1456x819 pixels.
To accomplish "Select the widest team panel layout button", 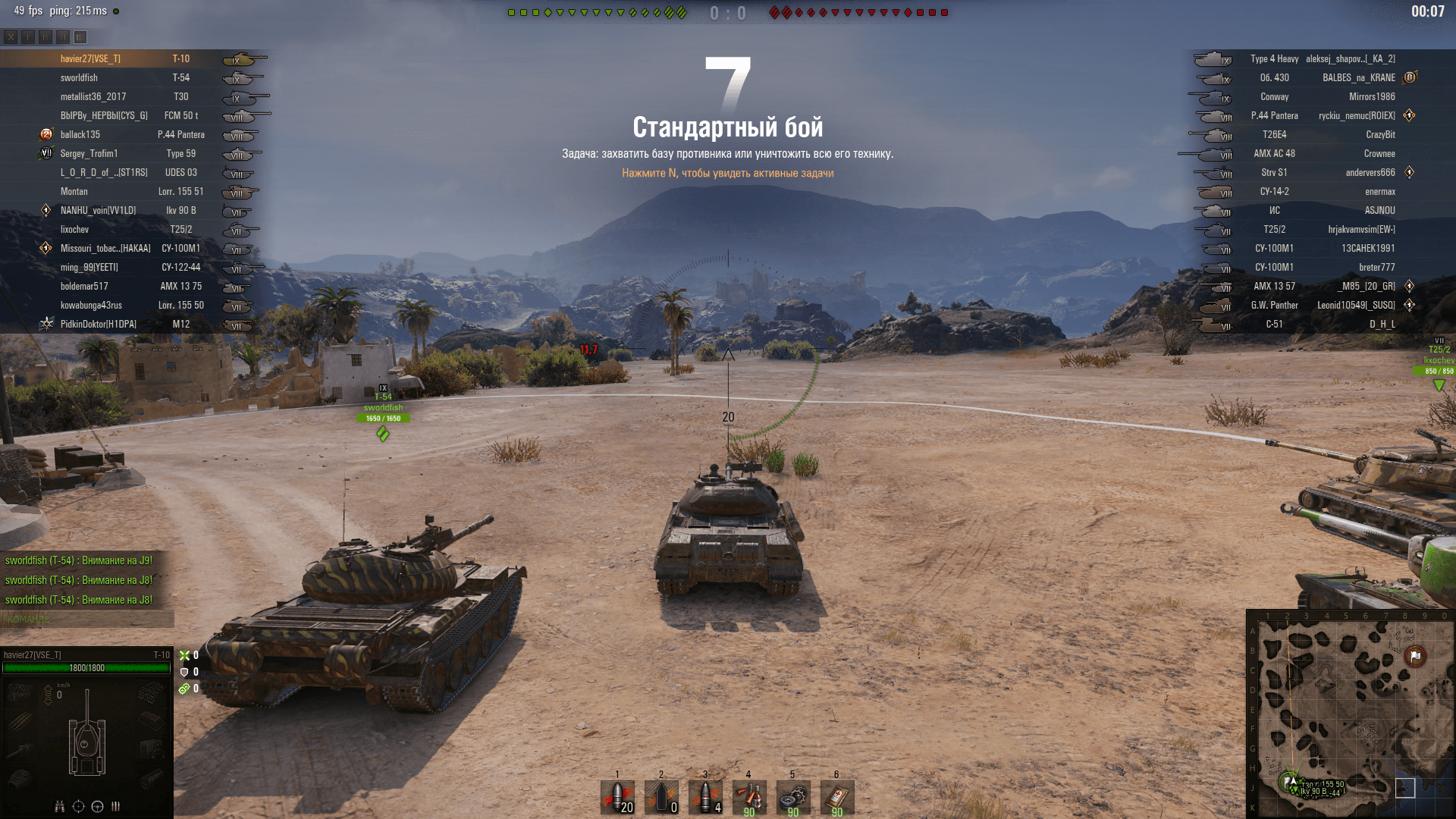I will click(x=80, y=36).
